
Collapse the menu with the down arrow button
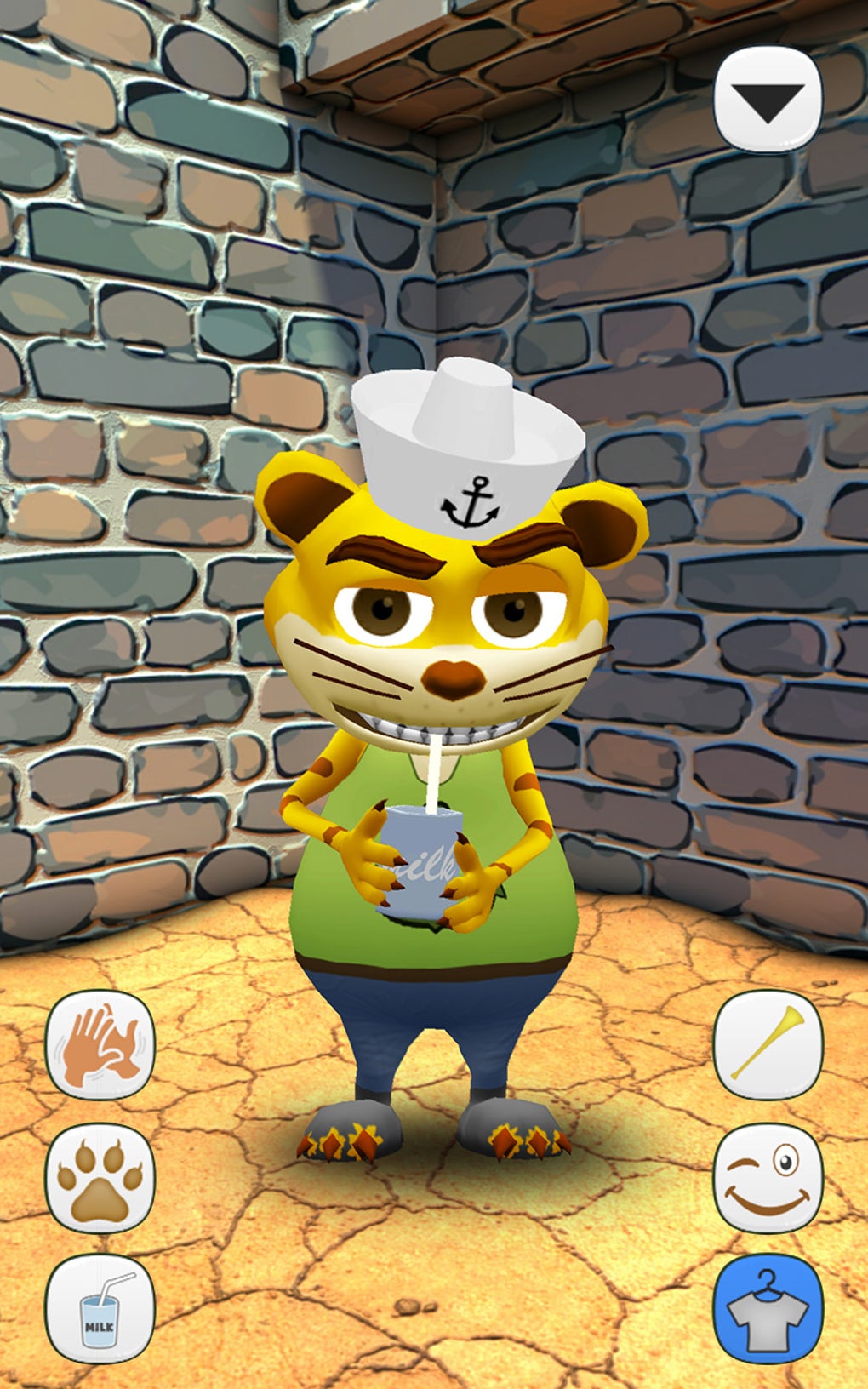[x=768, y=100]
